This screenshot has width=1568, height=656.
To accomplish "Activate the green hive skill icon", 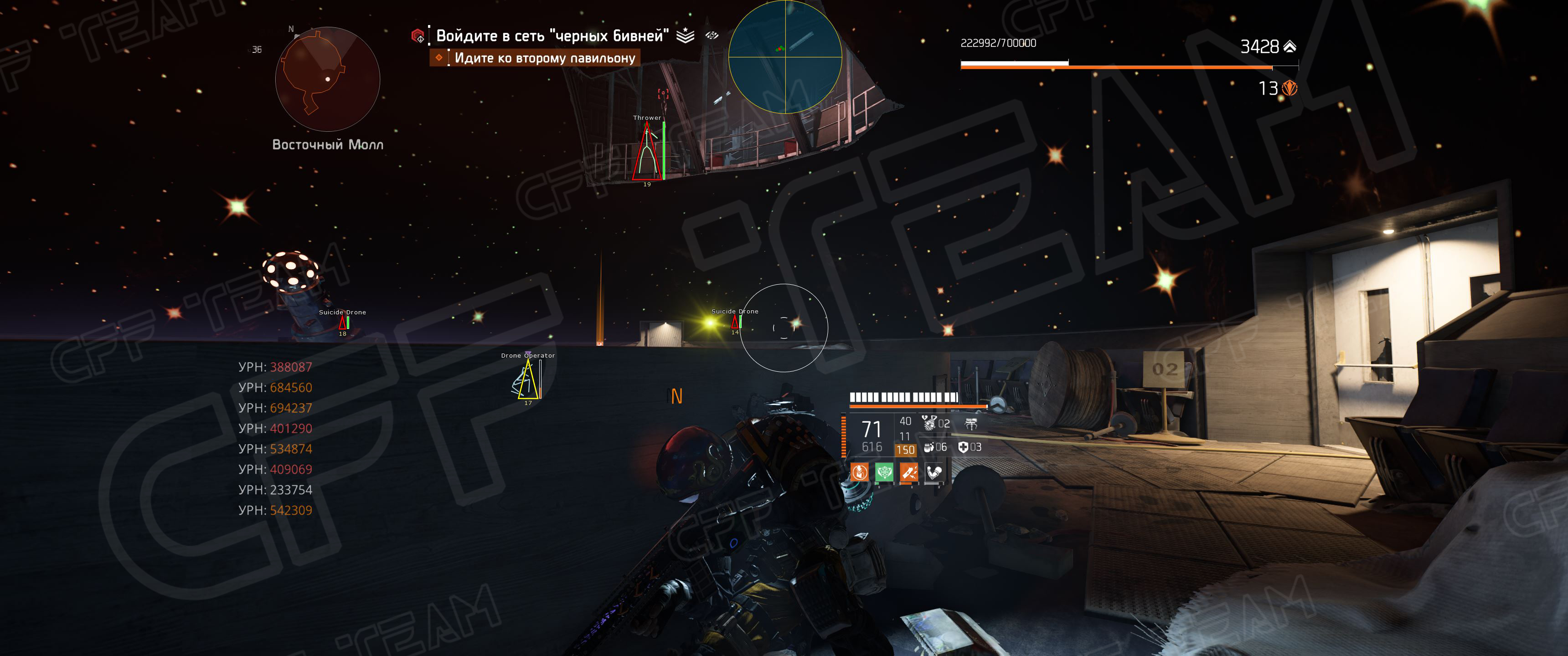I will (884, 471).
